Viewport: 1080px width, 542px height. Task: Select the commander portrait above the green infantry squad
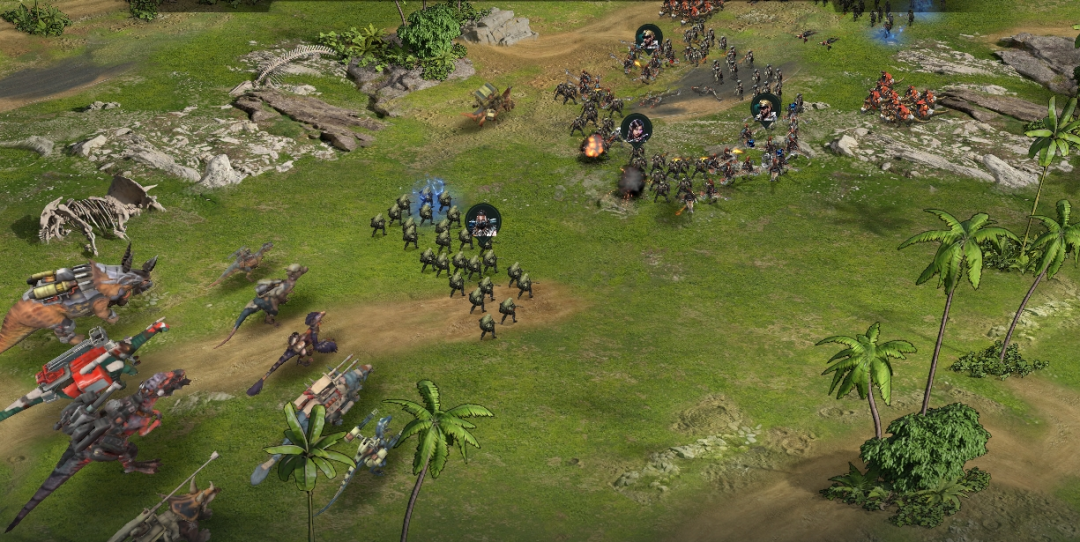(x=483, y=219)
